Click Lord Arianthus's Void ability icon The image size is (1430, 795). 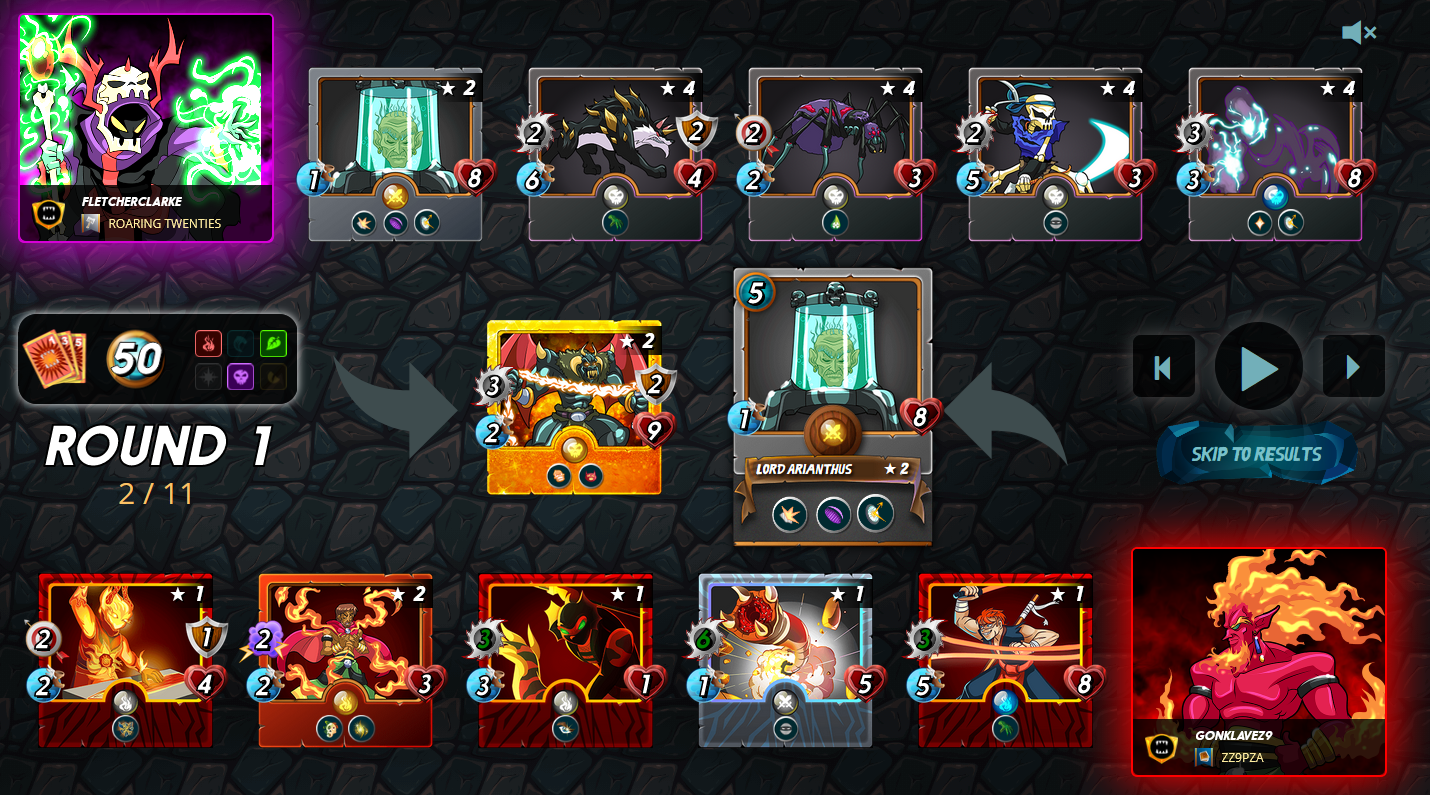tap(834, 514)
